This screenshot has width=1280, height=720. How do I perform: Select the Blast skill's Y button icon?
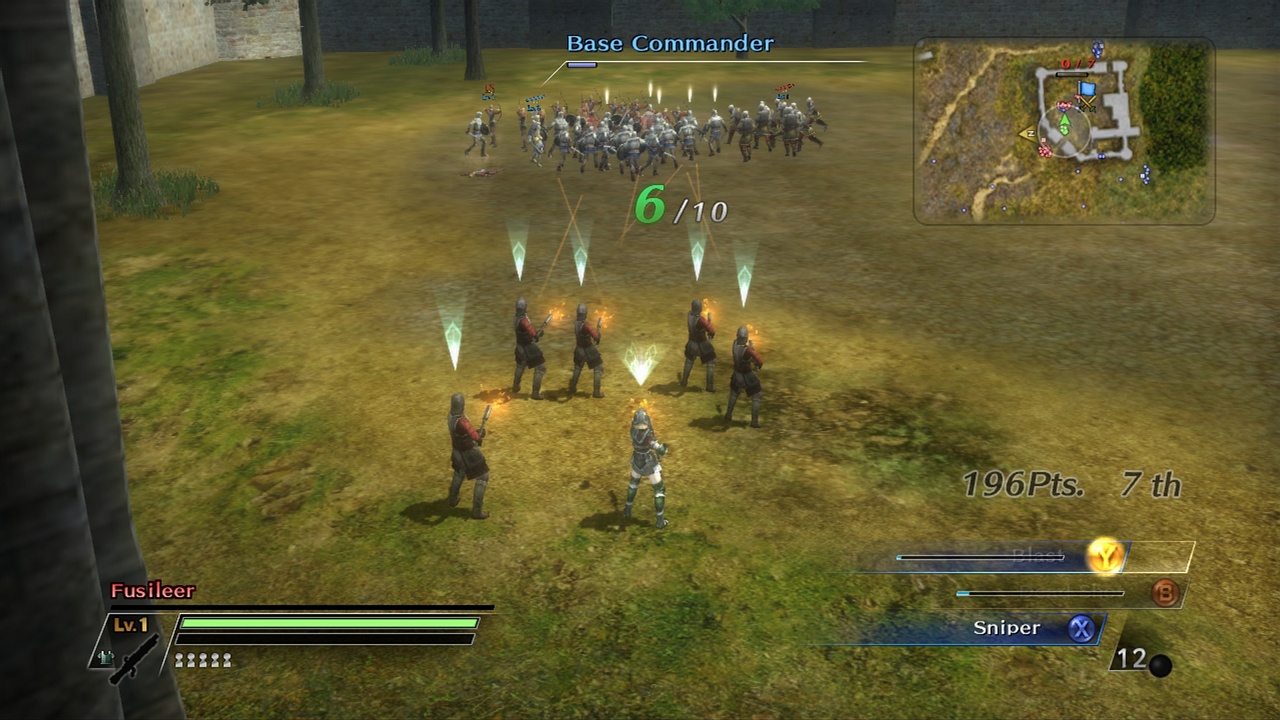1106,556
